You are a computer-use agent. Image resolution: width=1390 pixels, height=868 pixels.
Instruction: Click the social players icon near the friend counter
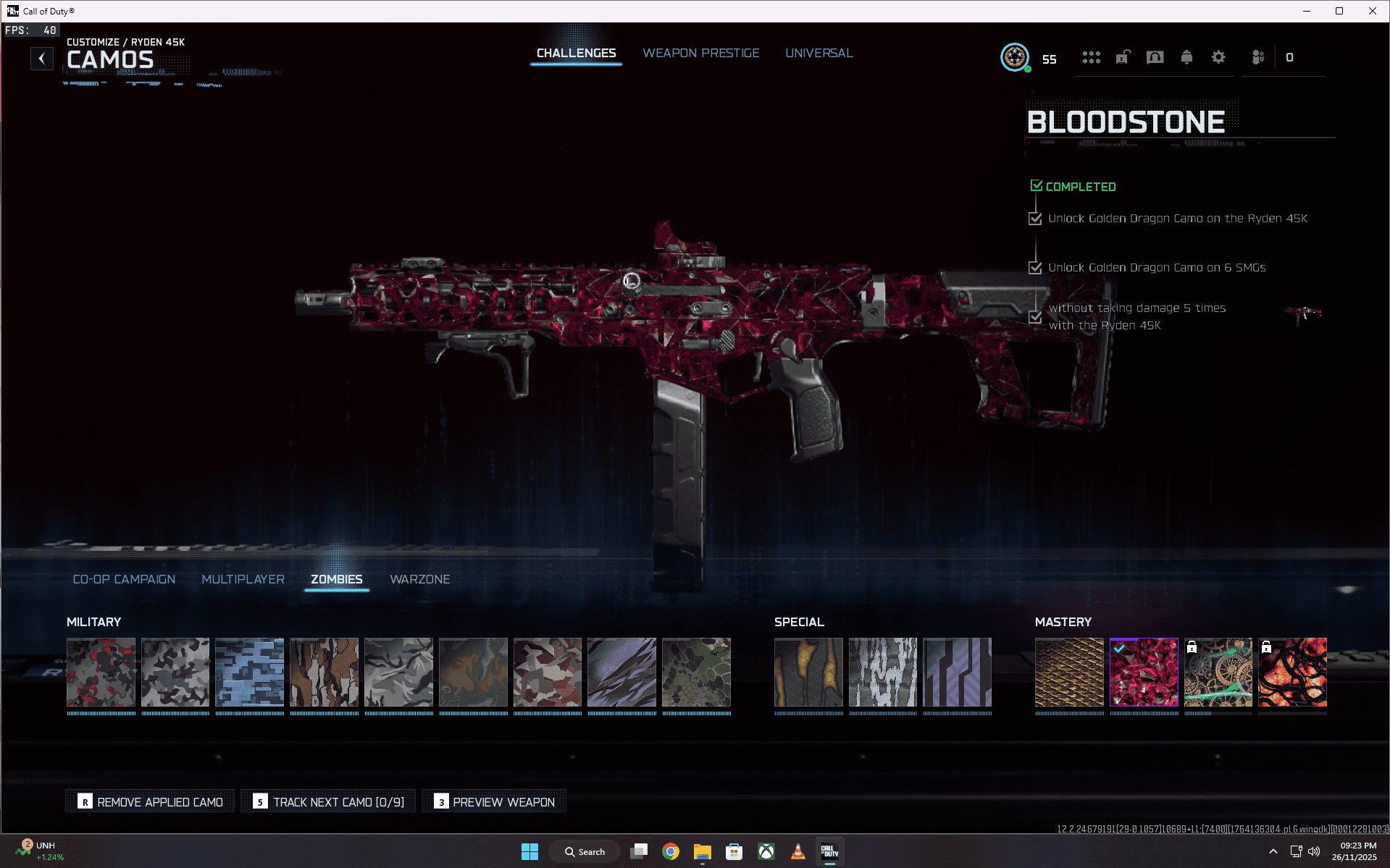(1258, 57)
